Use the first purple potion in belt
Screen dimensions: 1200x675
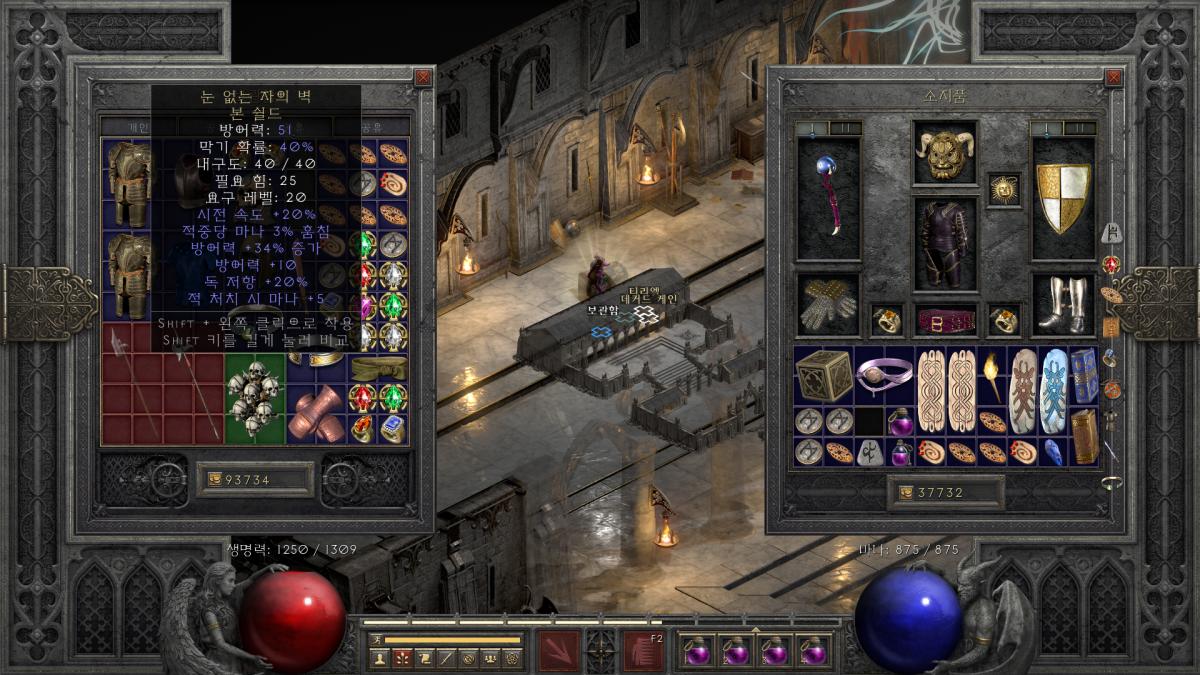click(696, 651)
